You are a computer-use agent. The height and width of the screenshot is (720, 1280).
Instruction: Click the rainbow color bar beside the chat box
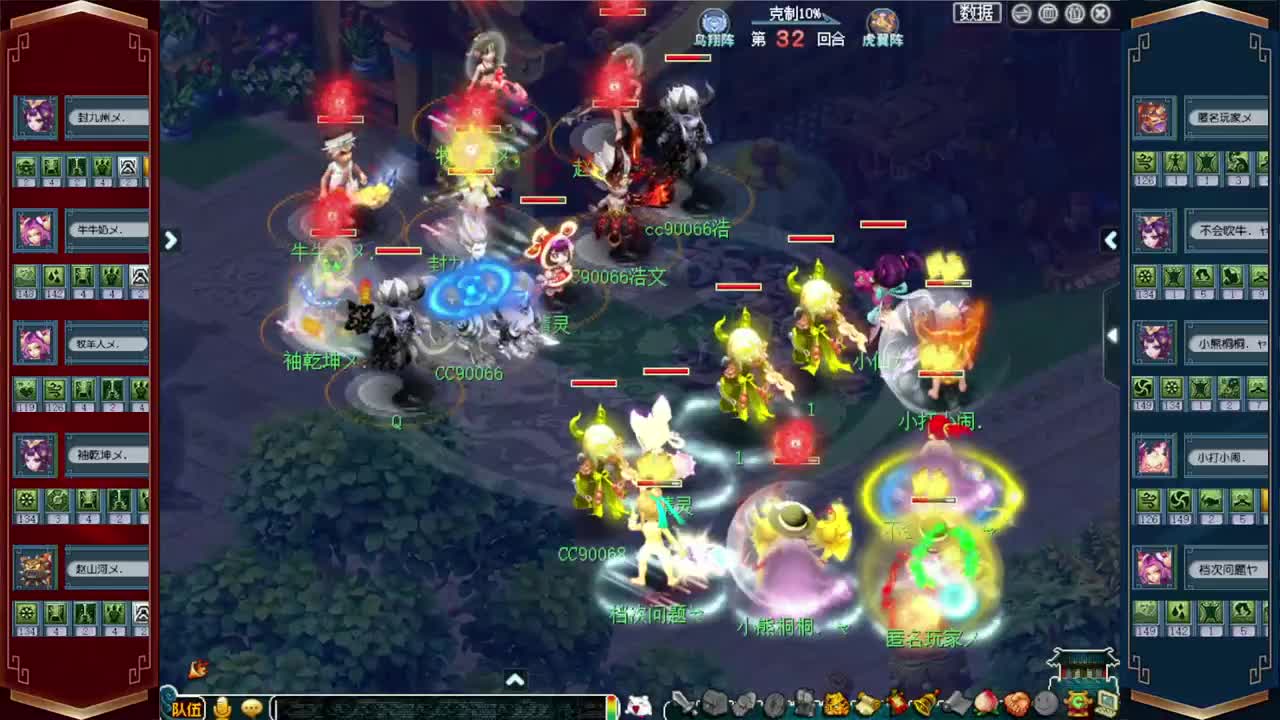[613, 705]
